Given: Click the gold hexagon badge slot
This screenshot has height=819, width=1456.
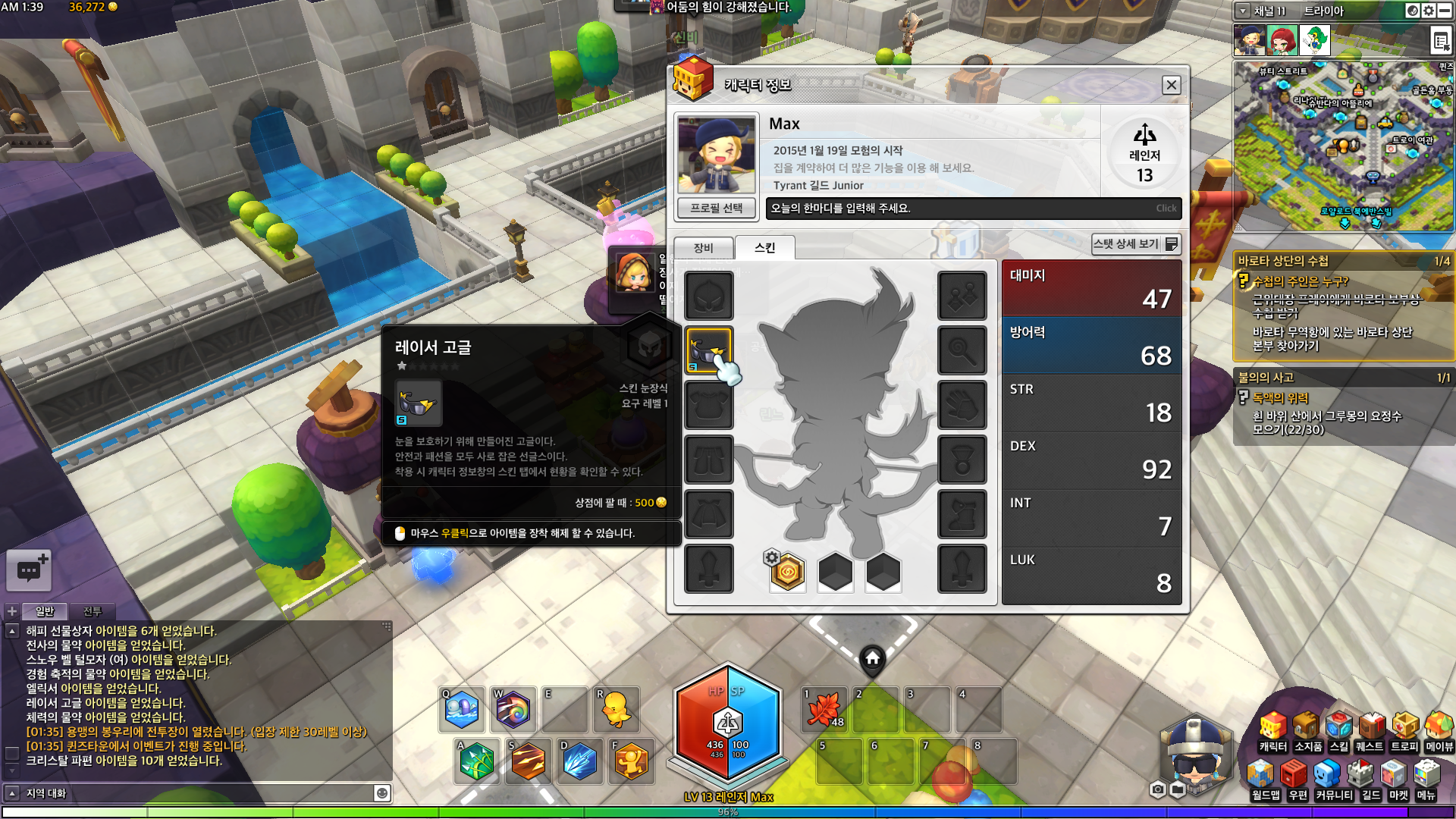Looking at the screenshot, I should point(787,573).
